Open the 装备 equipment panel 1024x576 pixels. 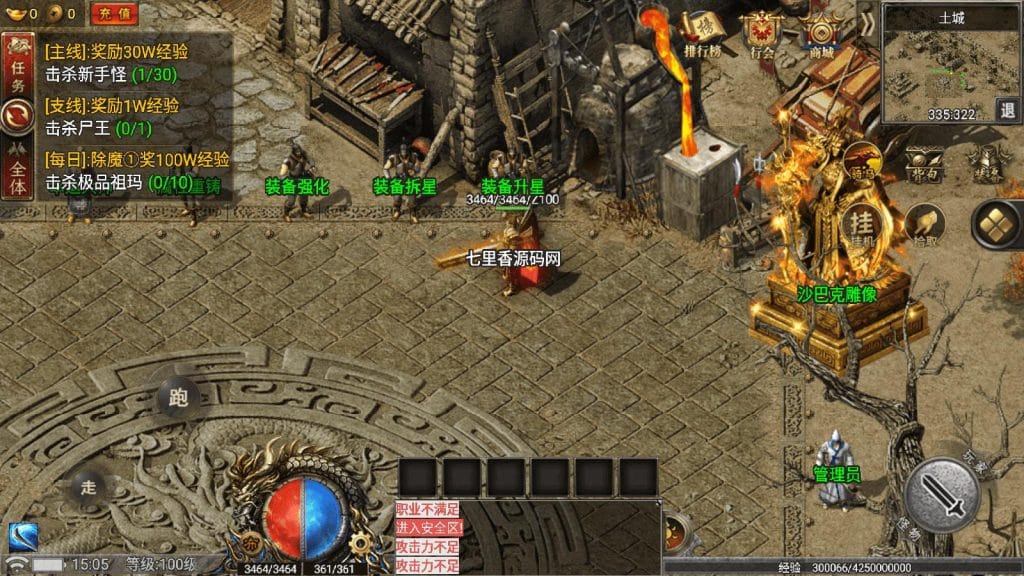pyautogui.click(x=990, y=162)
